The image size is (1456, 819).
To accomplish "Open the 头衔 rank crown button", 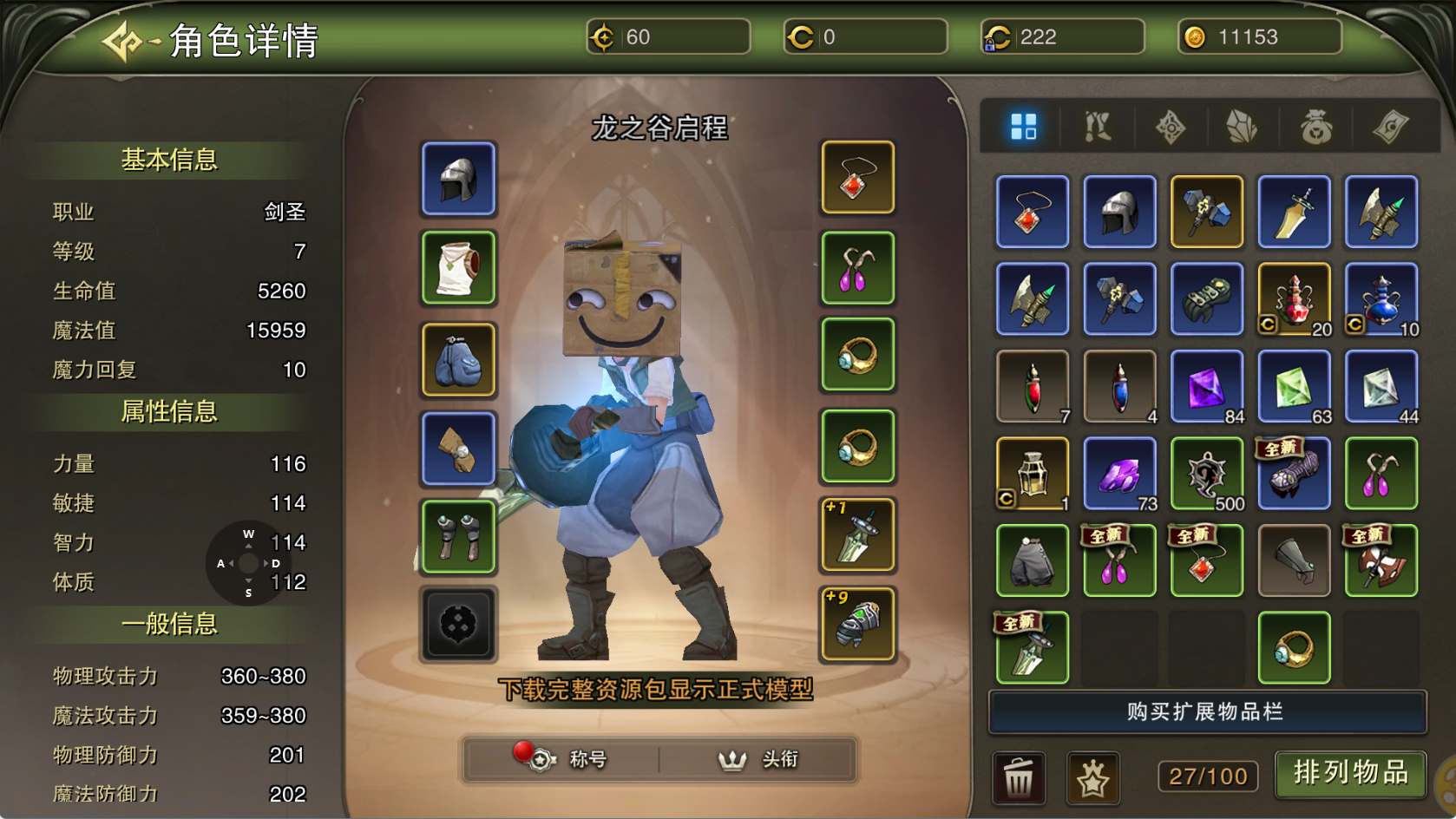I will point(758,759).
